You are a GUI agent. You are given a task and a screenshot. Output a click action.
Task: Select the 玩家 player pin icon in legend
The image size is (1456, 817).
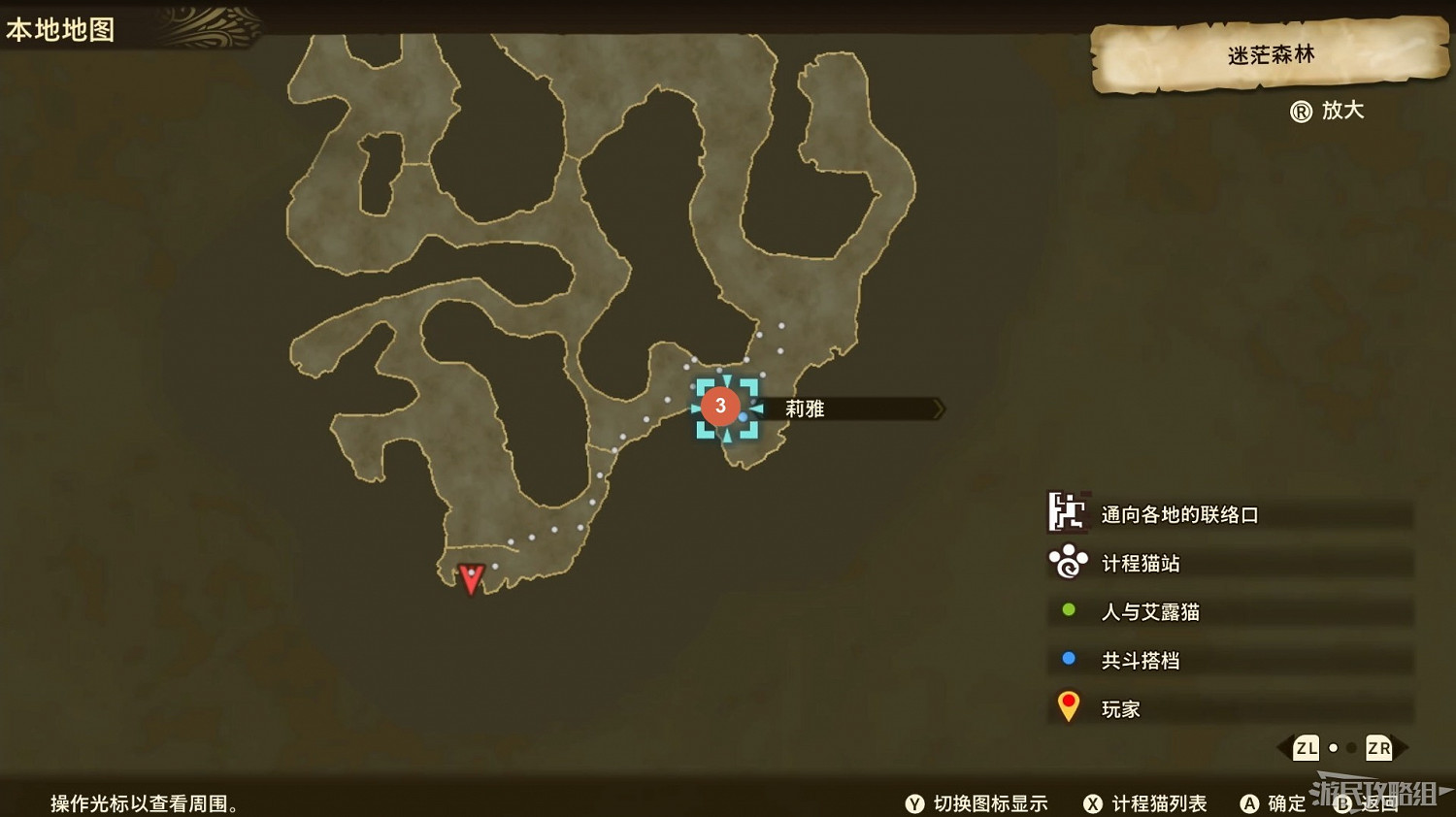[1069, 706]
